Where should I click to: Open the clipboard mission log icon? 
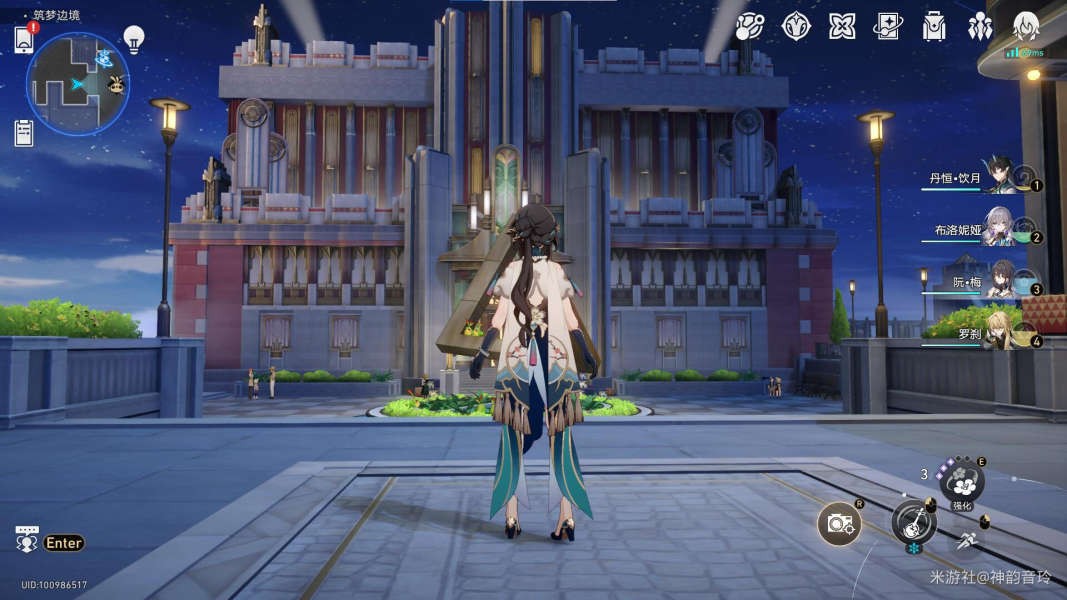pos(24,131)
